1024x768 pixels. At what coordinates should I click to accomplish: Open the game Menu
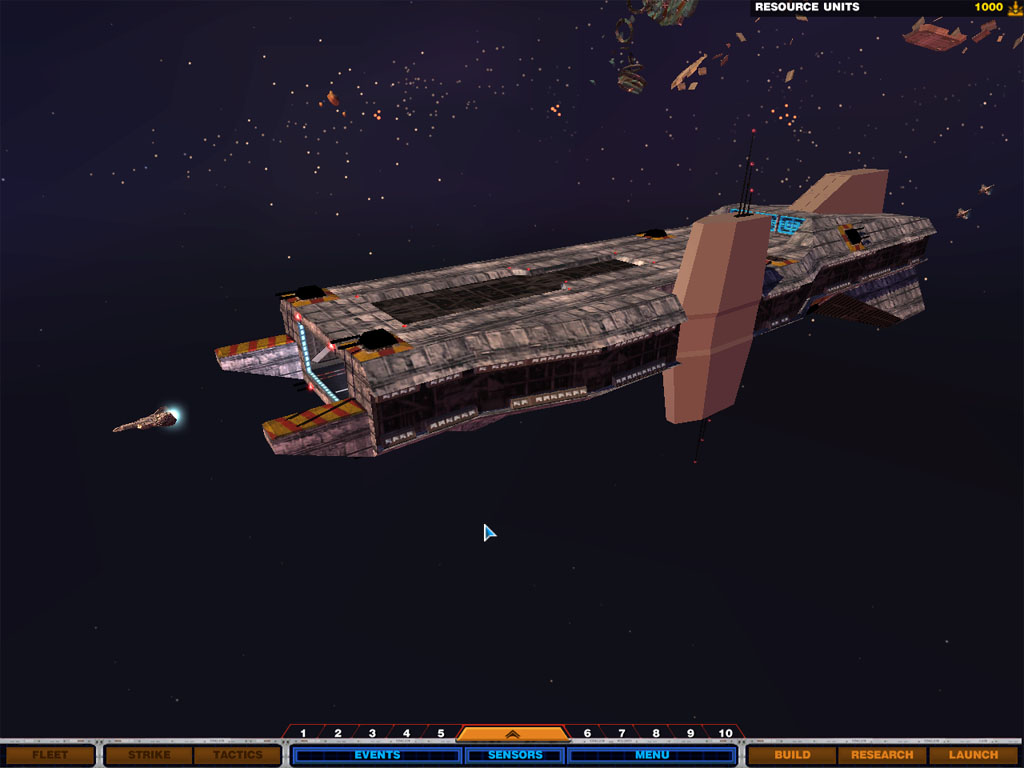(652, 755)
